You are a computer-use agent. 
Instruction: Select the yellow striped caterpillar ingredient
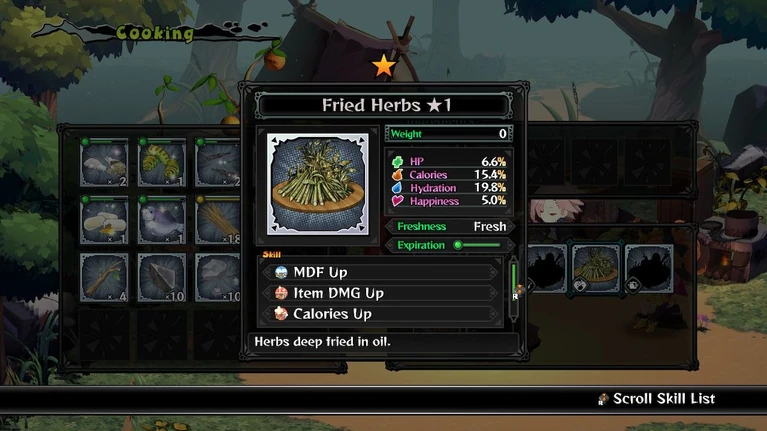[x=161, y=162]
